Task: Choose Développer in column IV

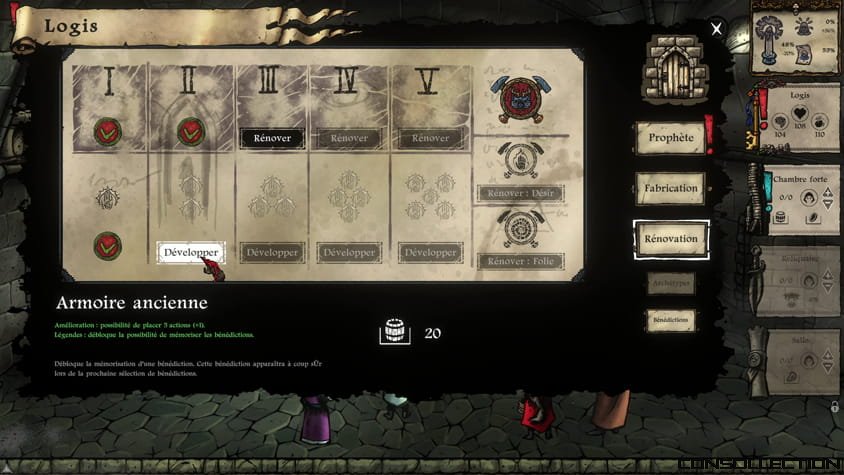Action: click(x=350, y=253)
